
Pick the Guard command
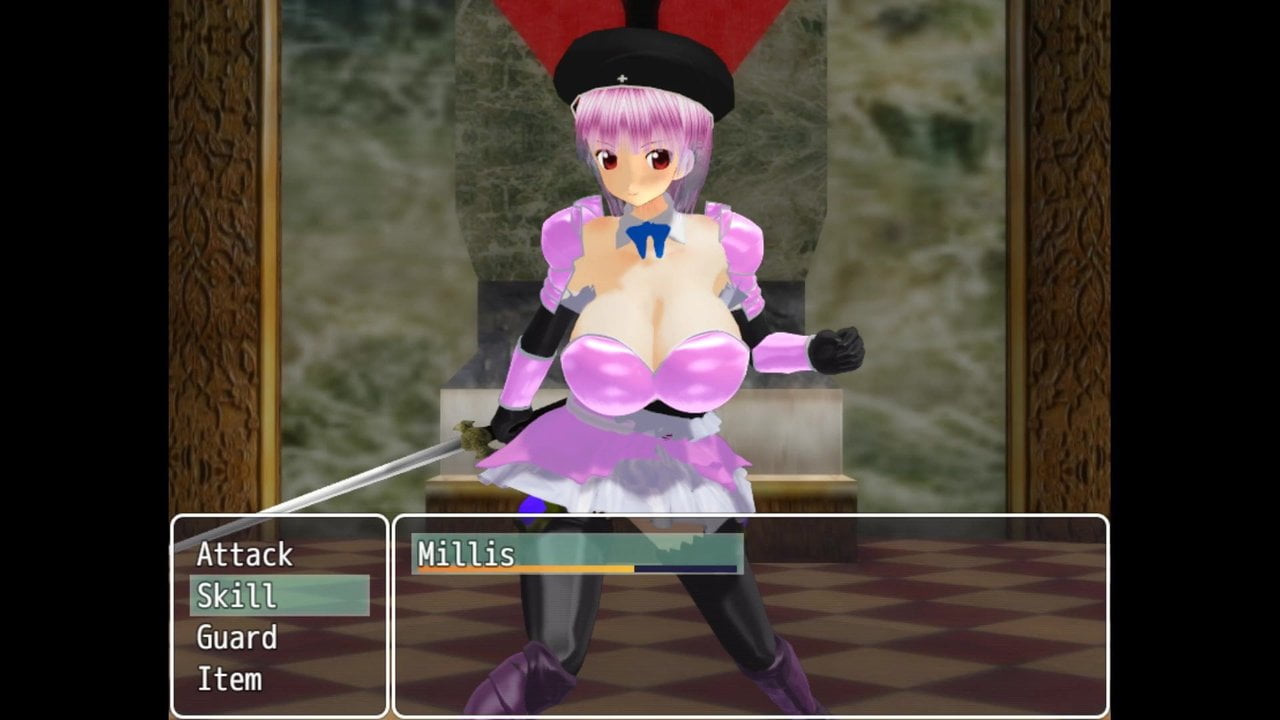tap(237, 638)
